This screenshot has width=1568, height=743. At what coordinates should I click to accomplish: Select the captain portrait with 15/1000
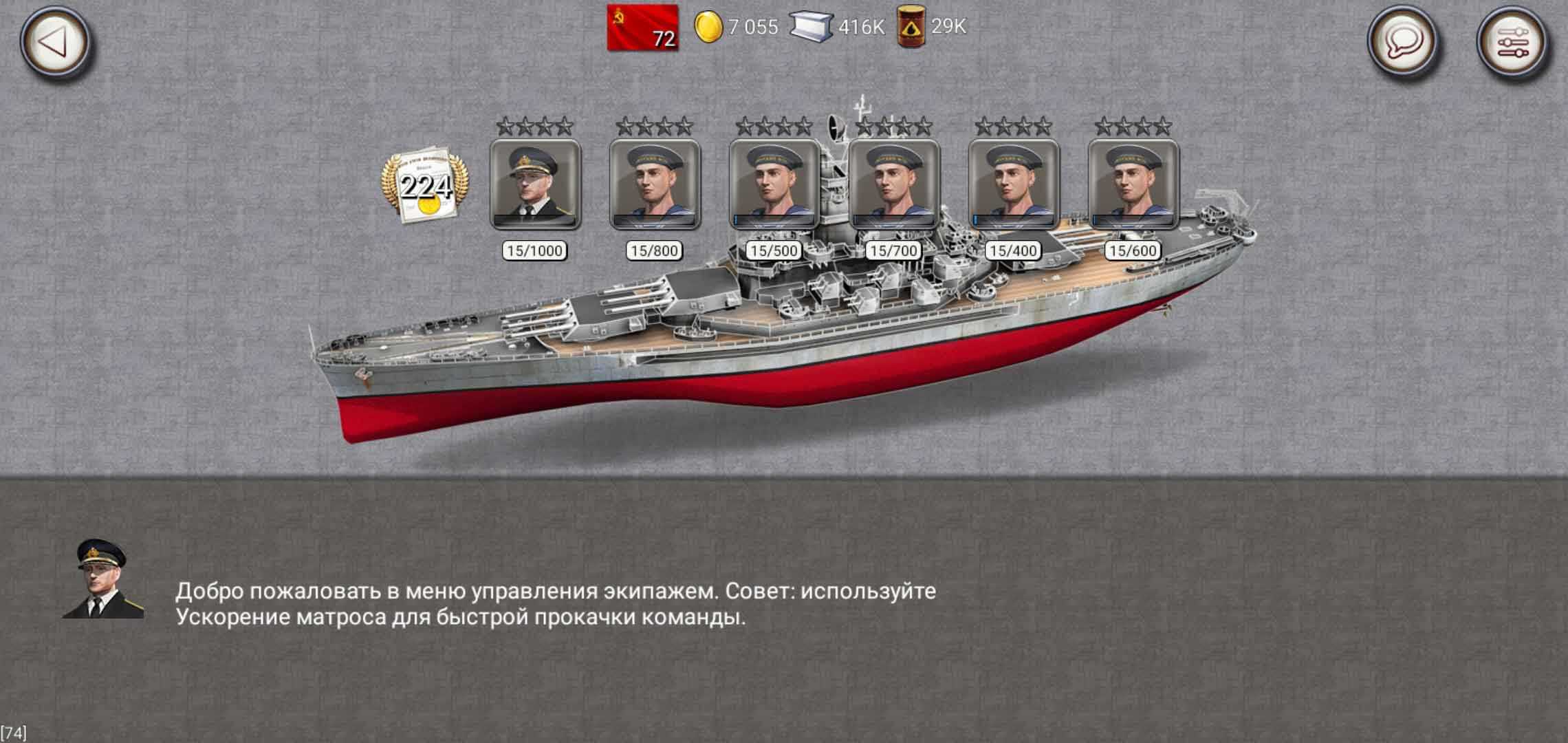(535, 184)
